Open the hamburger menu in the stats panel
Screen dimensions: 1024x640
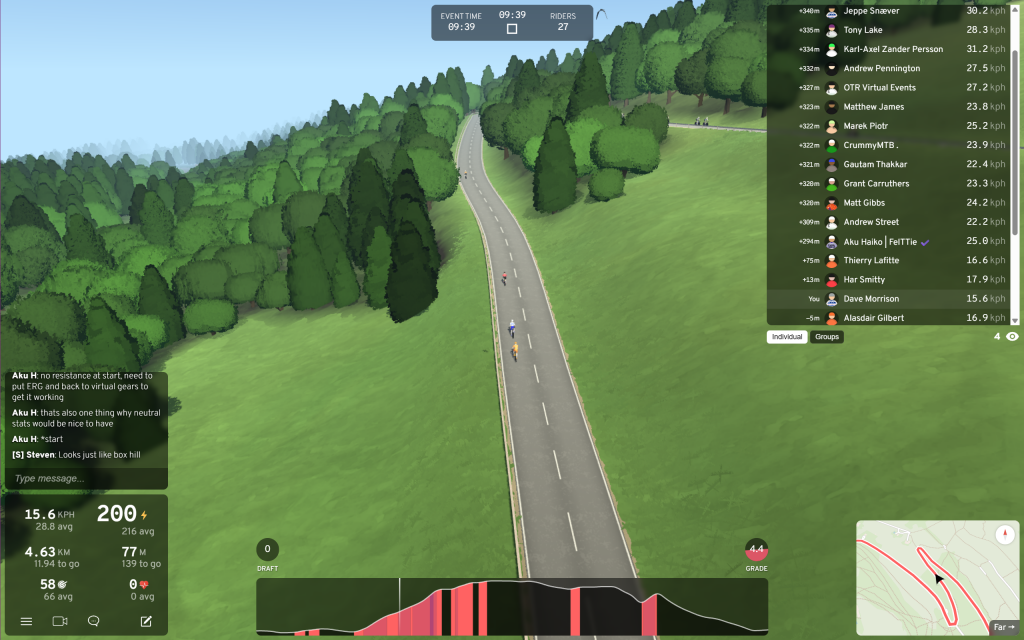click(x=26, y=621)
